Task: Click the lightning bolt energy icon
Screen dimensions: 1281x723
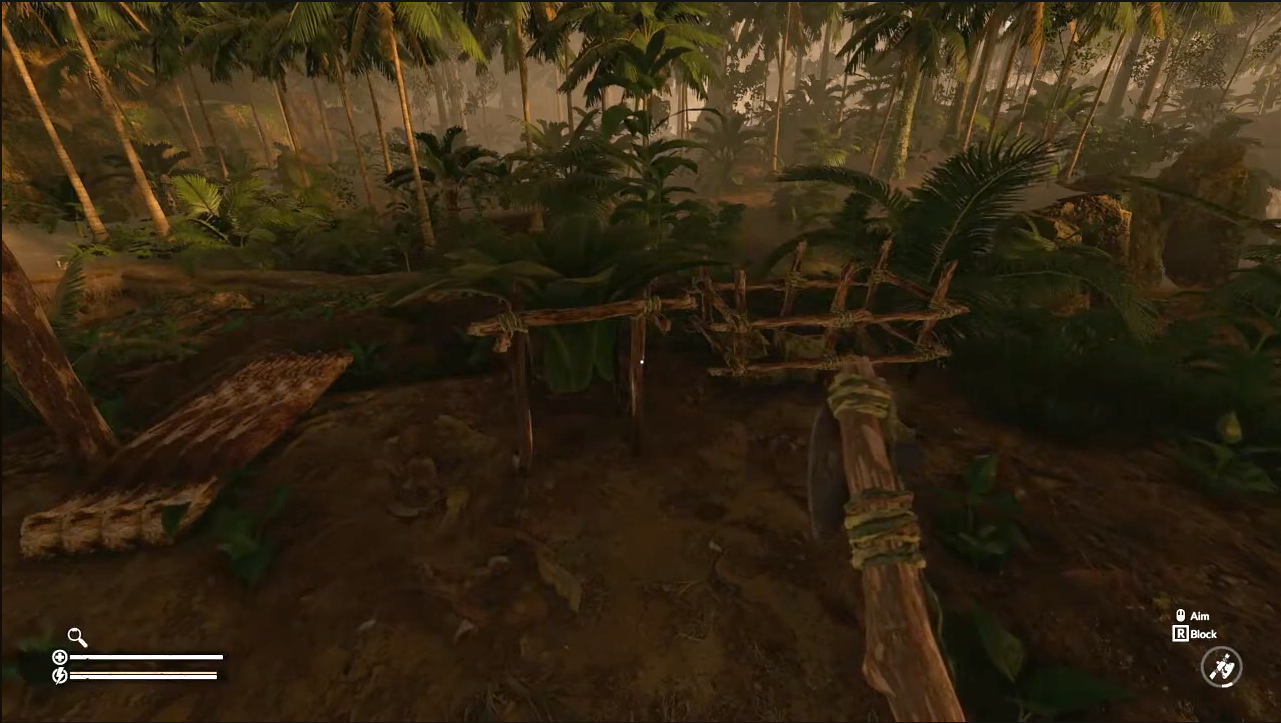Action: (59, 675)
